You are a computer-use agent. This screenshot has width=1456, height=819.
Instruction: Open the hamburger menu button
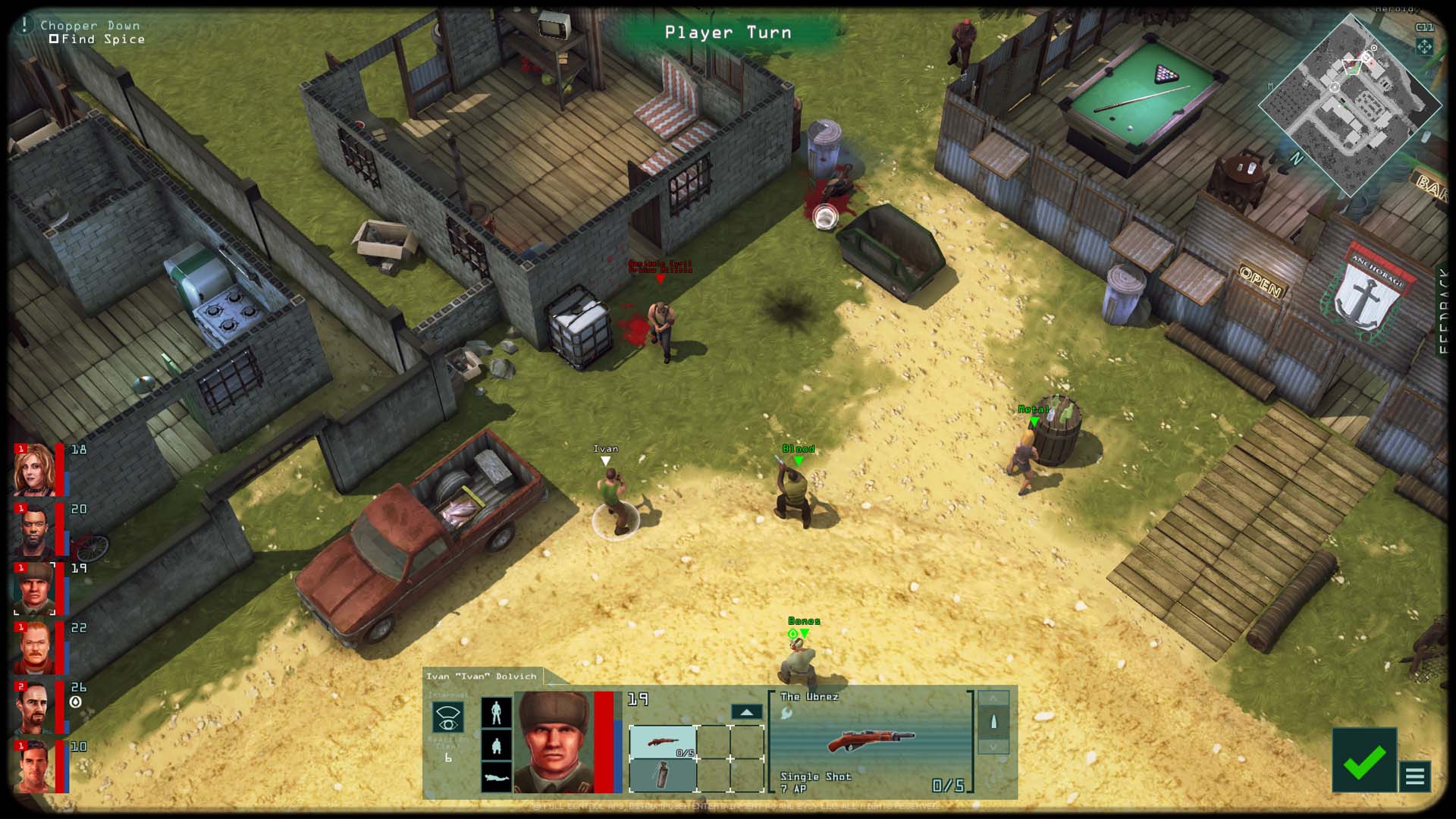coord(1414,777)
